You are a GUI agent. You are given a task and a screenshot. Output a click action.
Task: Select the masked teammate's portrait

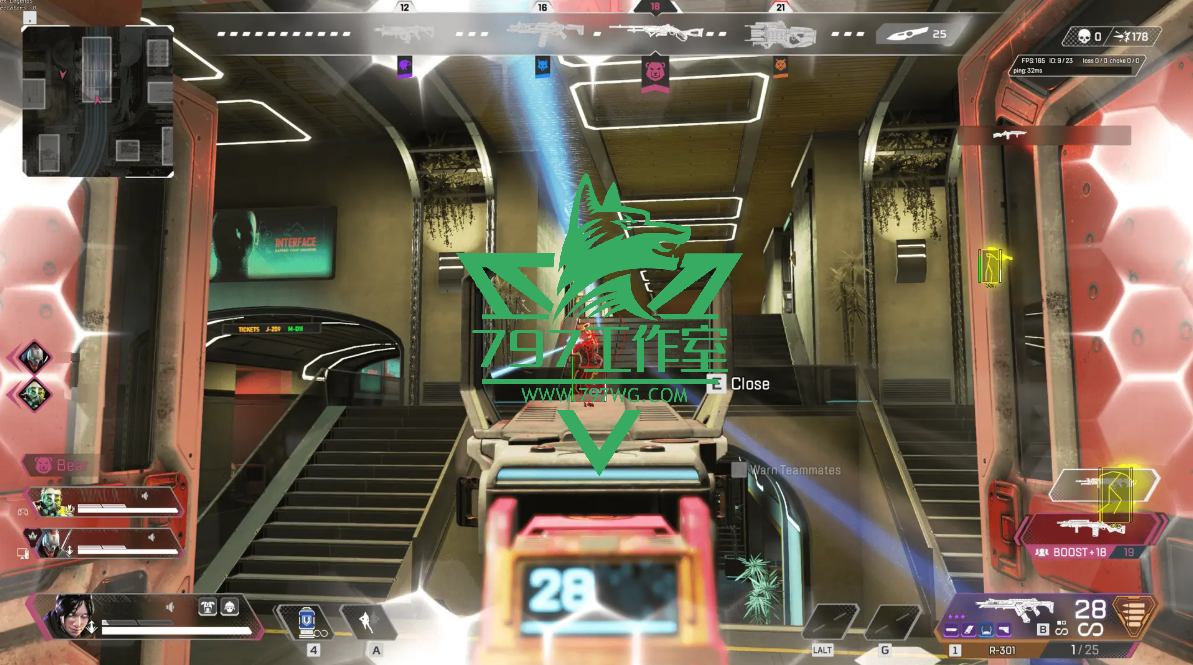point(50,541)
